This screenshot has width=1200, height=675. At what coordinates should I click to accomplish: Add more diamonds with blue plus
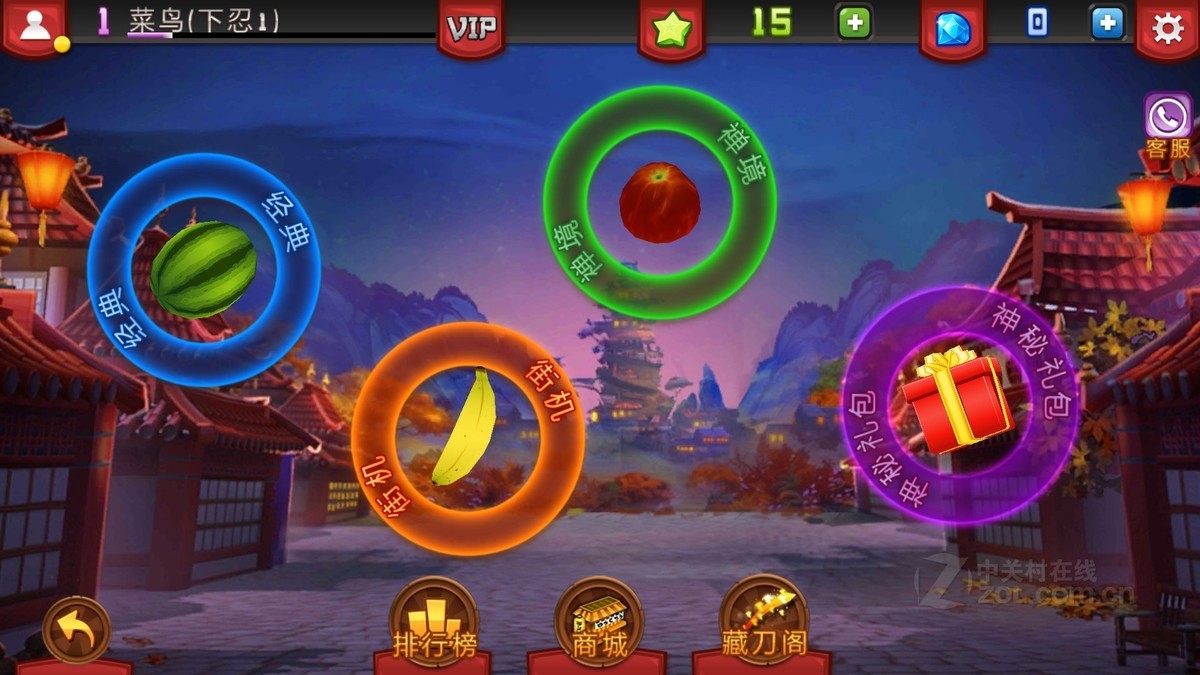point(1107,23)
